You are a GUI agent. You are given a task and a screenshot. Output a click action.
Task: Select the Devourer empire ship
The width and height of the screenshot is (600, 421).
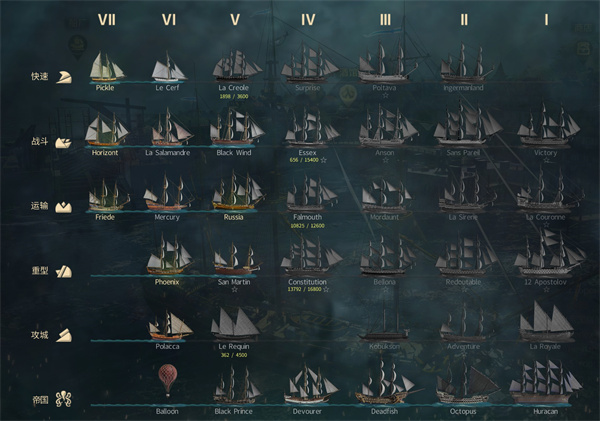tap(307, 385)
